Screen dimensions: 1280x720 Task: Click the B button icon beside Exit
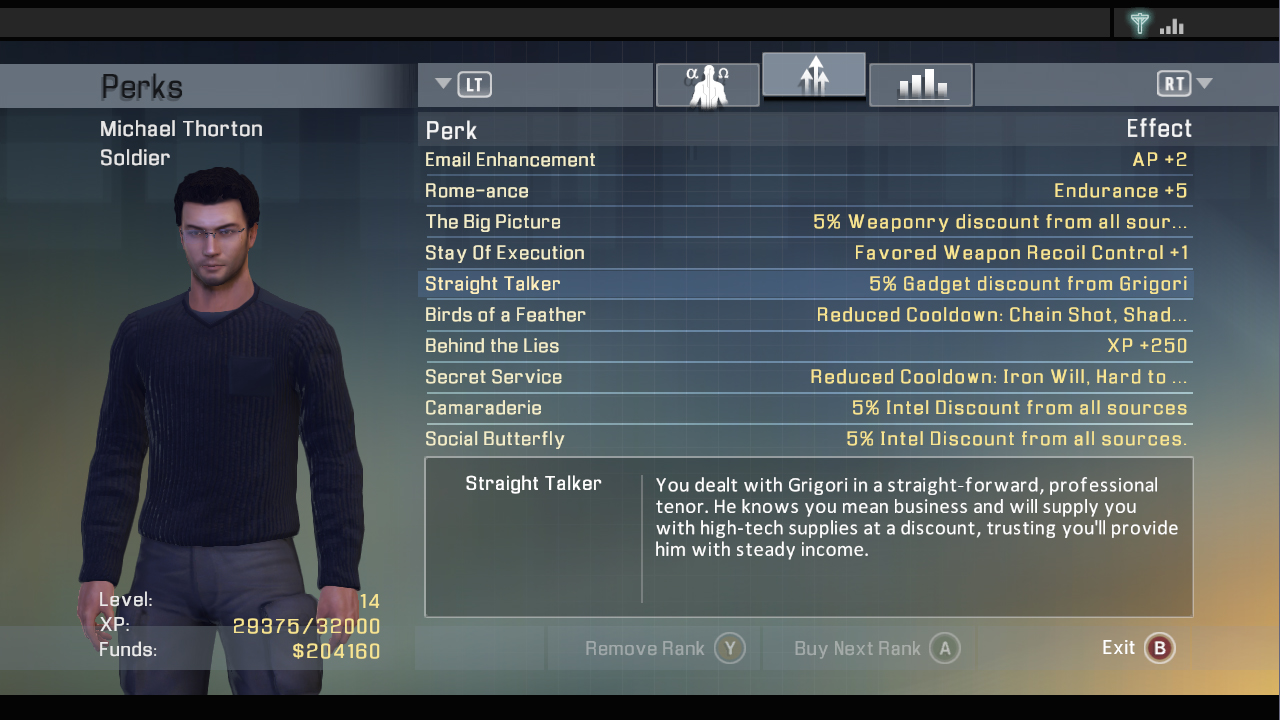(x=1160, y=648)
